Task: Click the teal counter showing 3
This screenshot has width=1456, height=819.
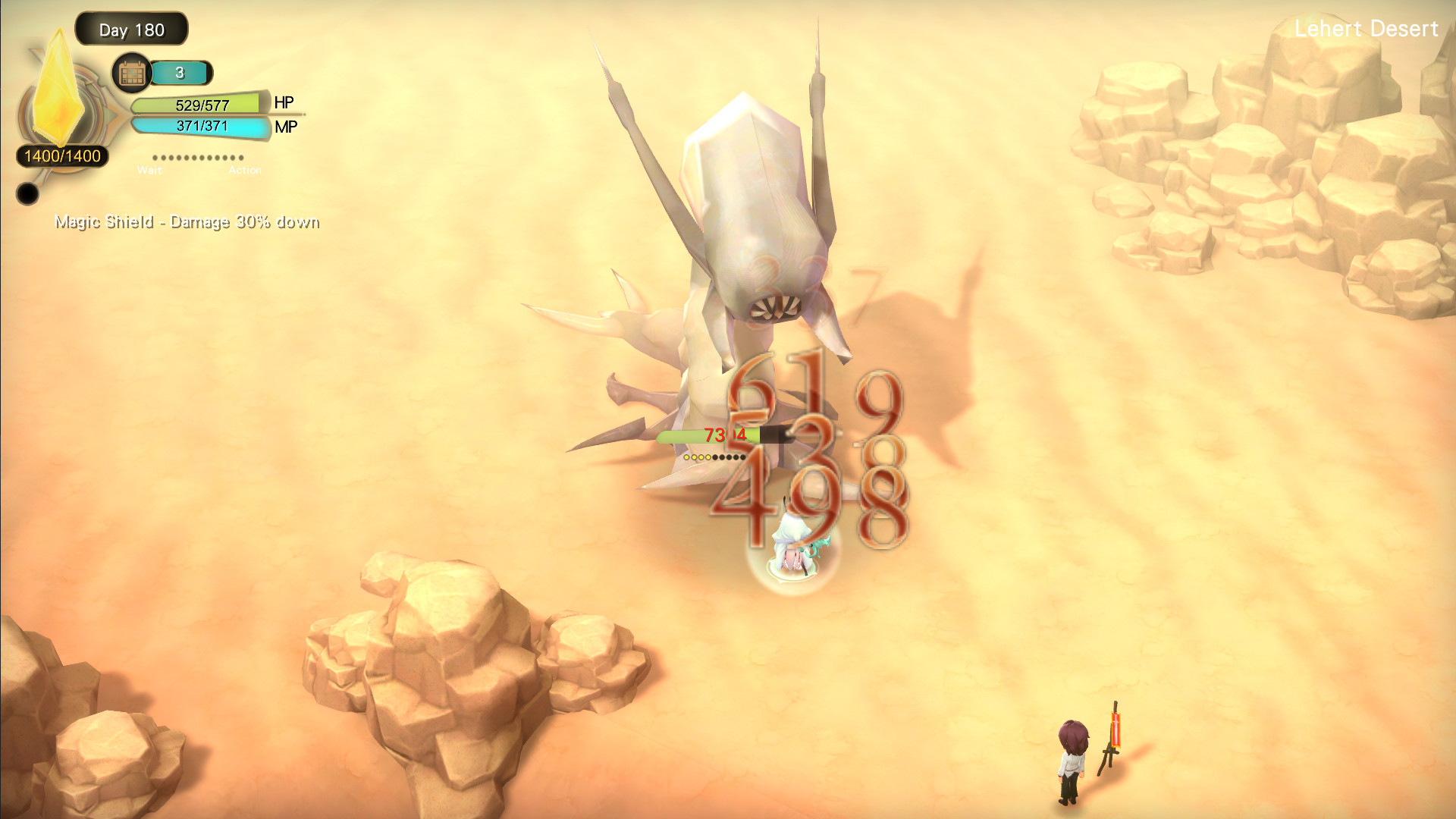Action: tap(180, 74)
